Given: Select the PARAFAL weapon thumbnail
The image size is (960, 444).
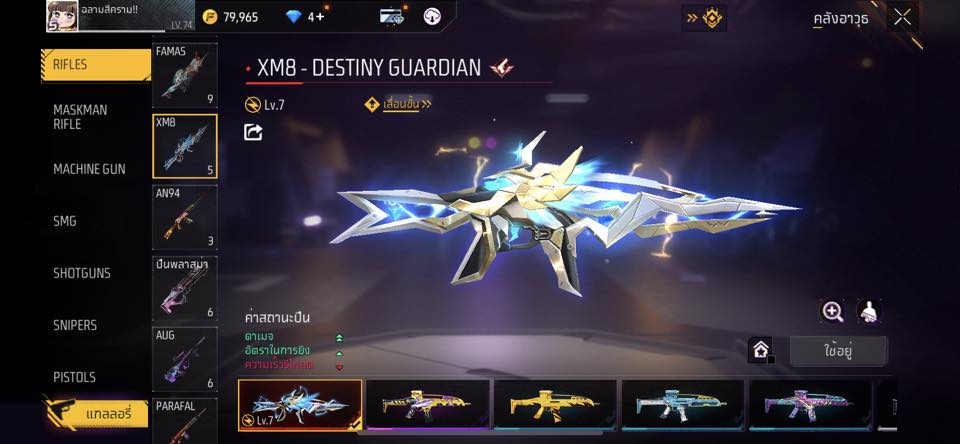Looking at the screenshot, I should coord(184,421).
